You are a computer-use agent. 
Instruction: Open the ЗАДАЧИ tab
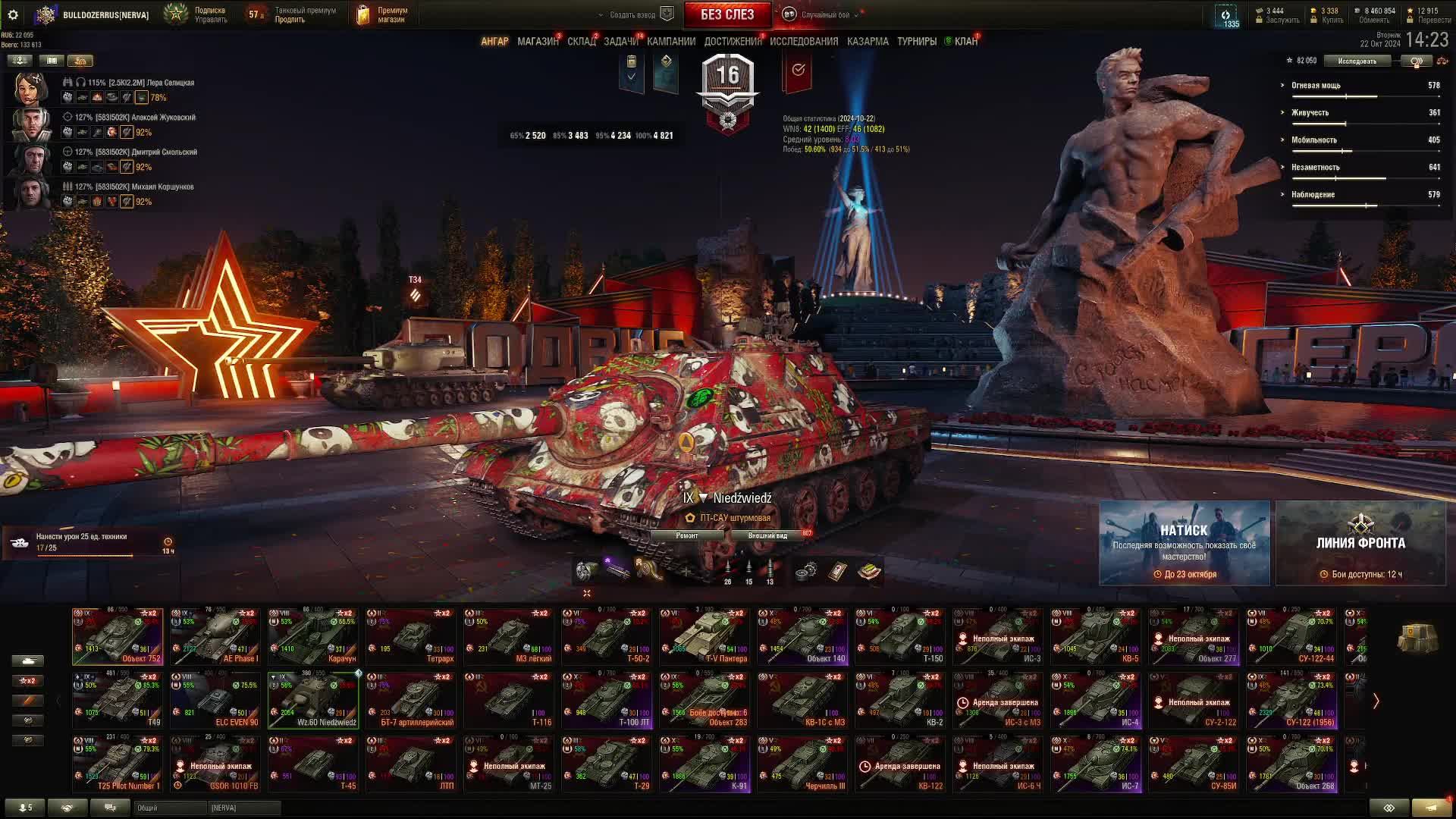click(620, 42)
